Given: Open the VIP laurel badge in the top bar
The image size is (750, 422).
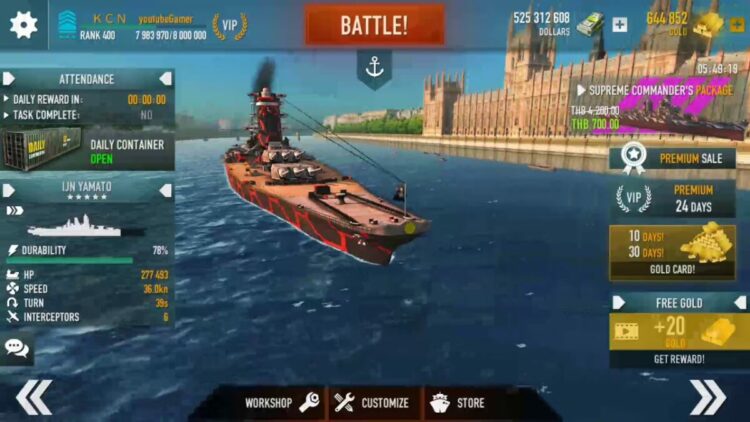Looking at the screenshot, I should pyautogui.click(x=230, y=25).
